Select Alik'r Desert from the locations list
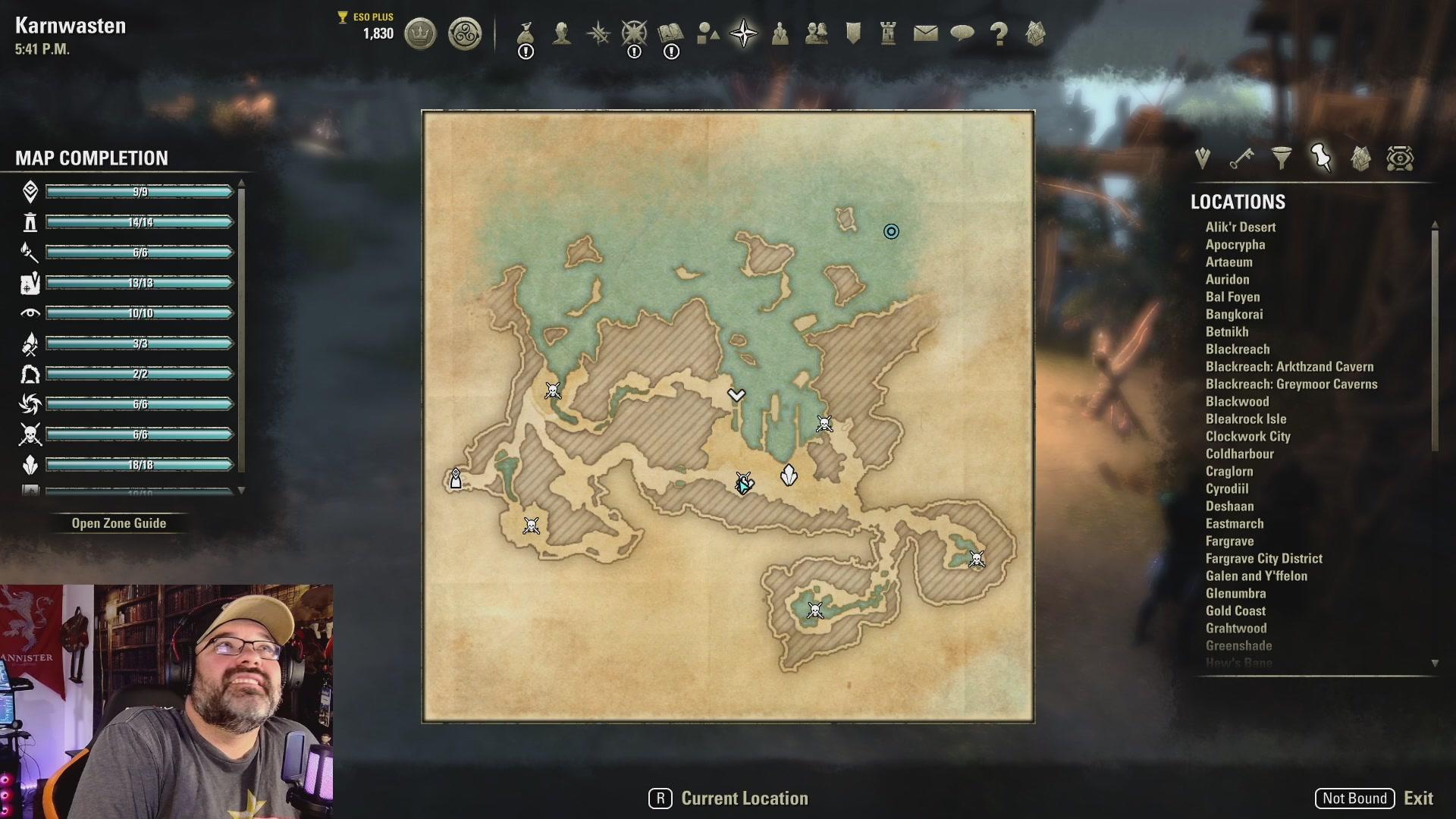The height and width of the screenshot is (819, 1456). [1241, 227]
